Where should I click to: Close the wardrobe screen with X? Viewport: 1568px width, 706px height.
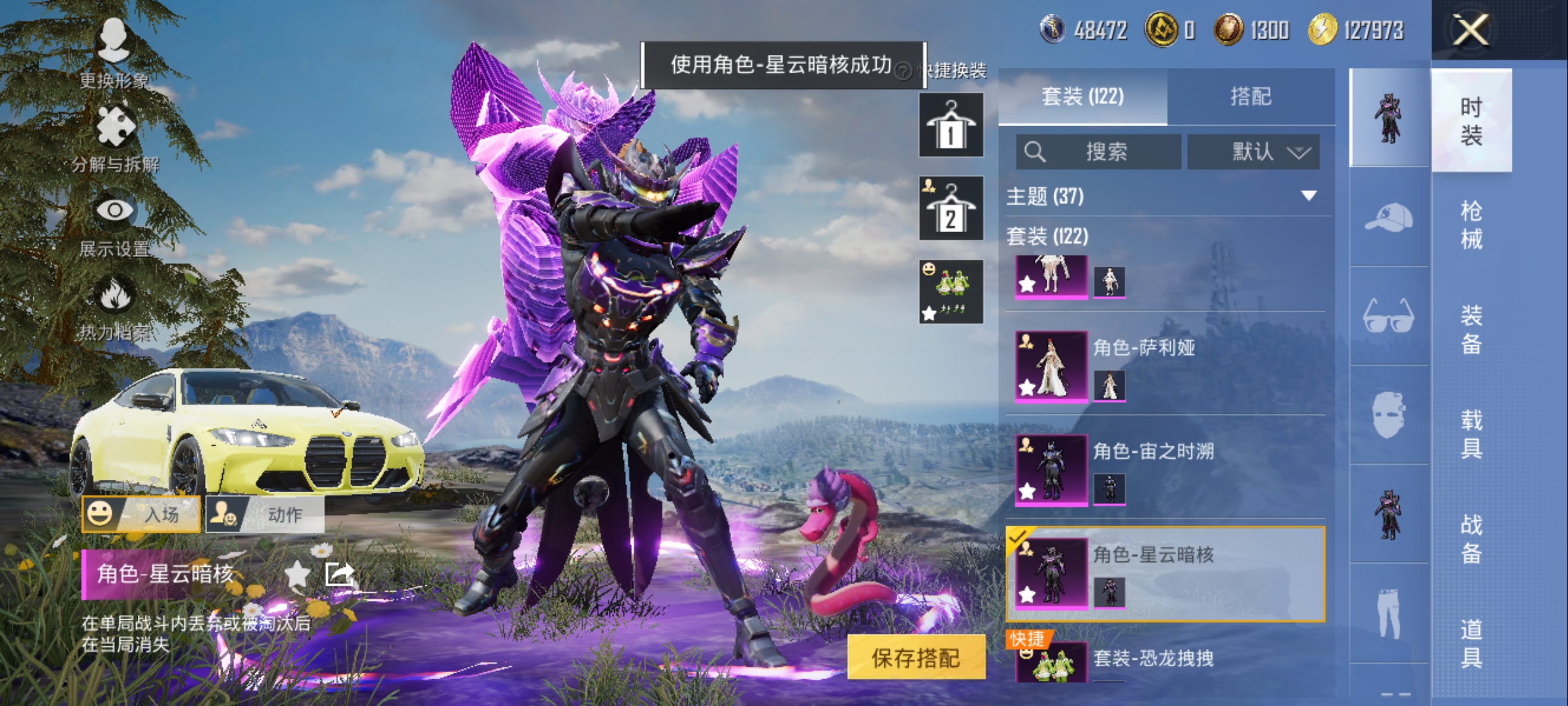[1470, 30]
